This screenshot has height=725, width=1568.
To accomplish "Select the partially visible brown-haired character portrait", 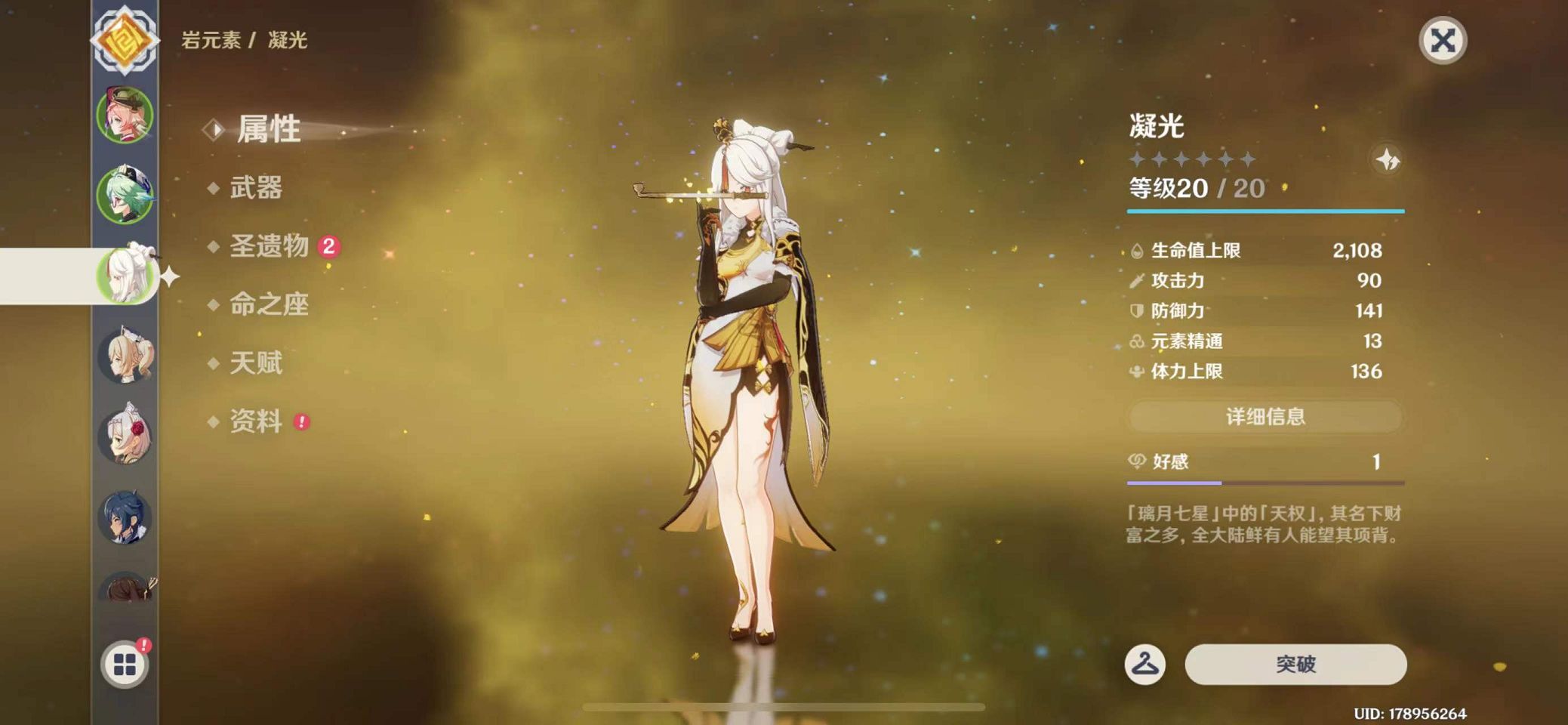I will (x=125, y=588).
